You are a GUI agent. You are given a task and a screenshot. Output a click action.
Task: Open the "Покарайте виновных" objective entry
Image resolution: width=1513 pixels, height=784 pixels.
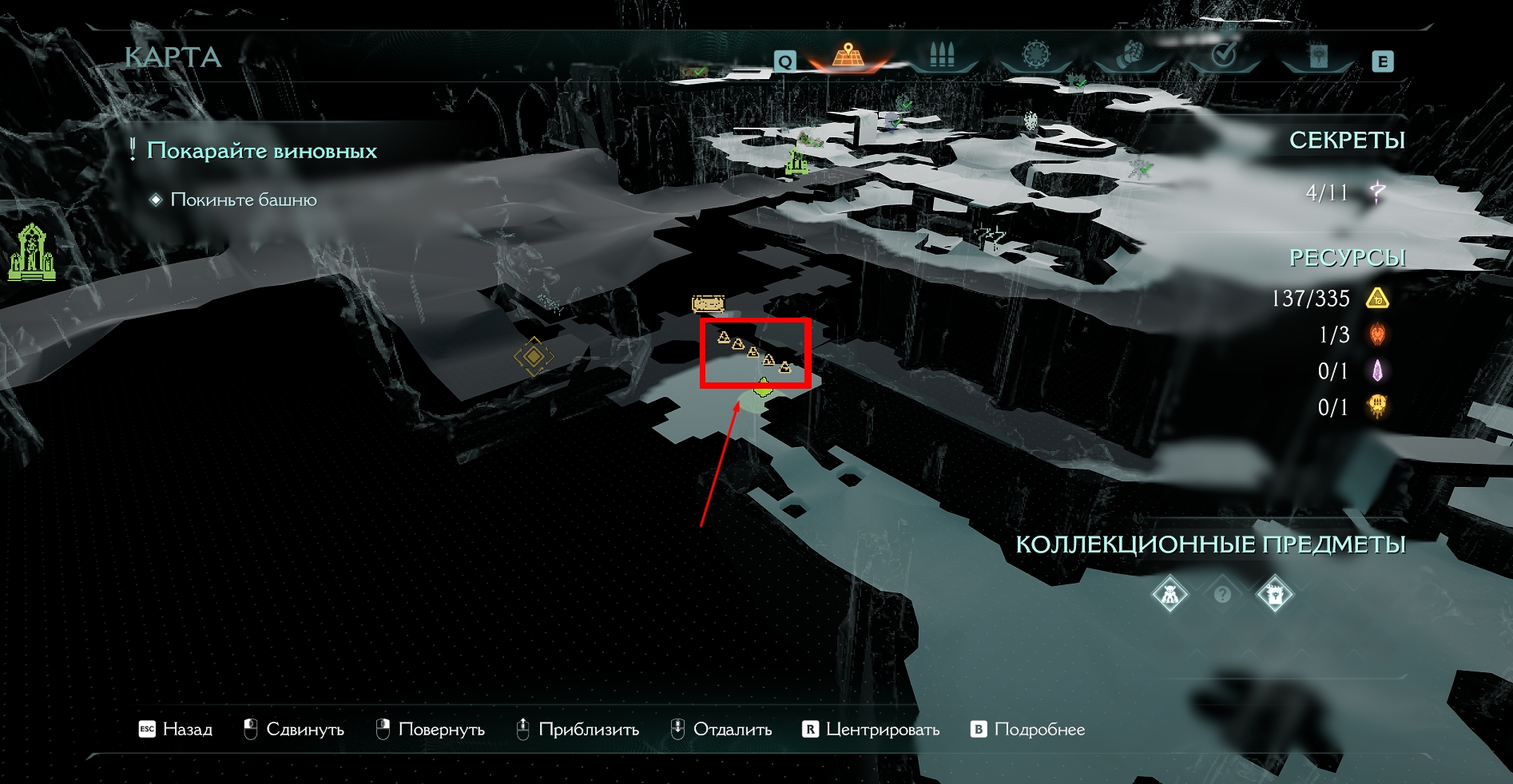coord(261,151)
